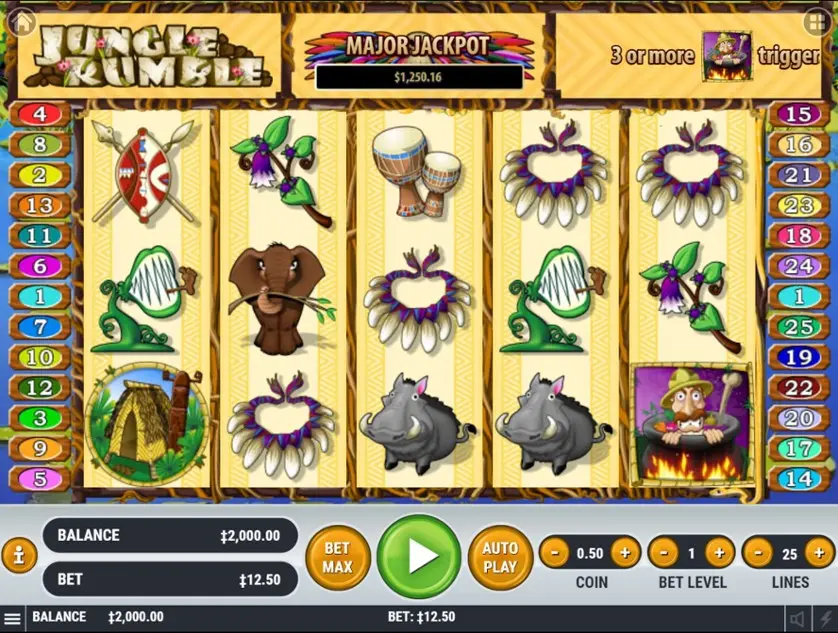Toggle the lightning quick spin icon

(x=824, y=618)
